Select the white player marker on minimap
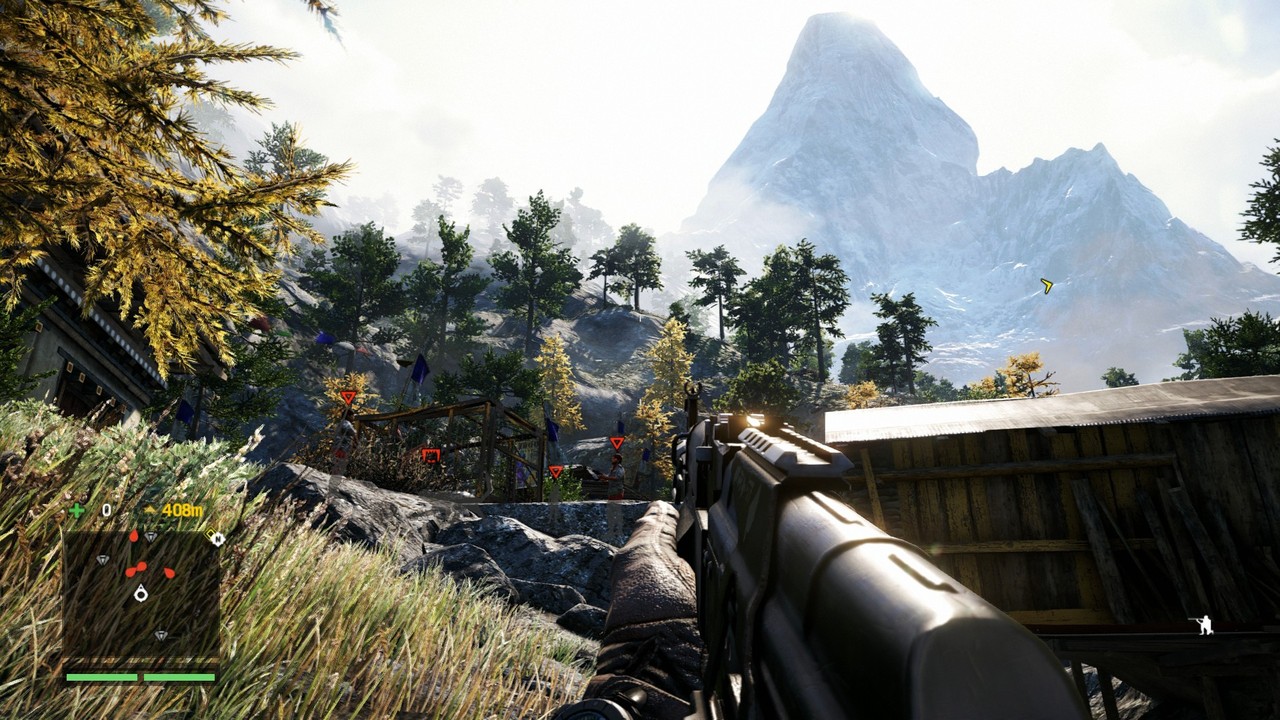This screenshot has width=1280, height=720. (x=141, y=593)
